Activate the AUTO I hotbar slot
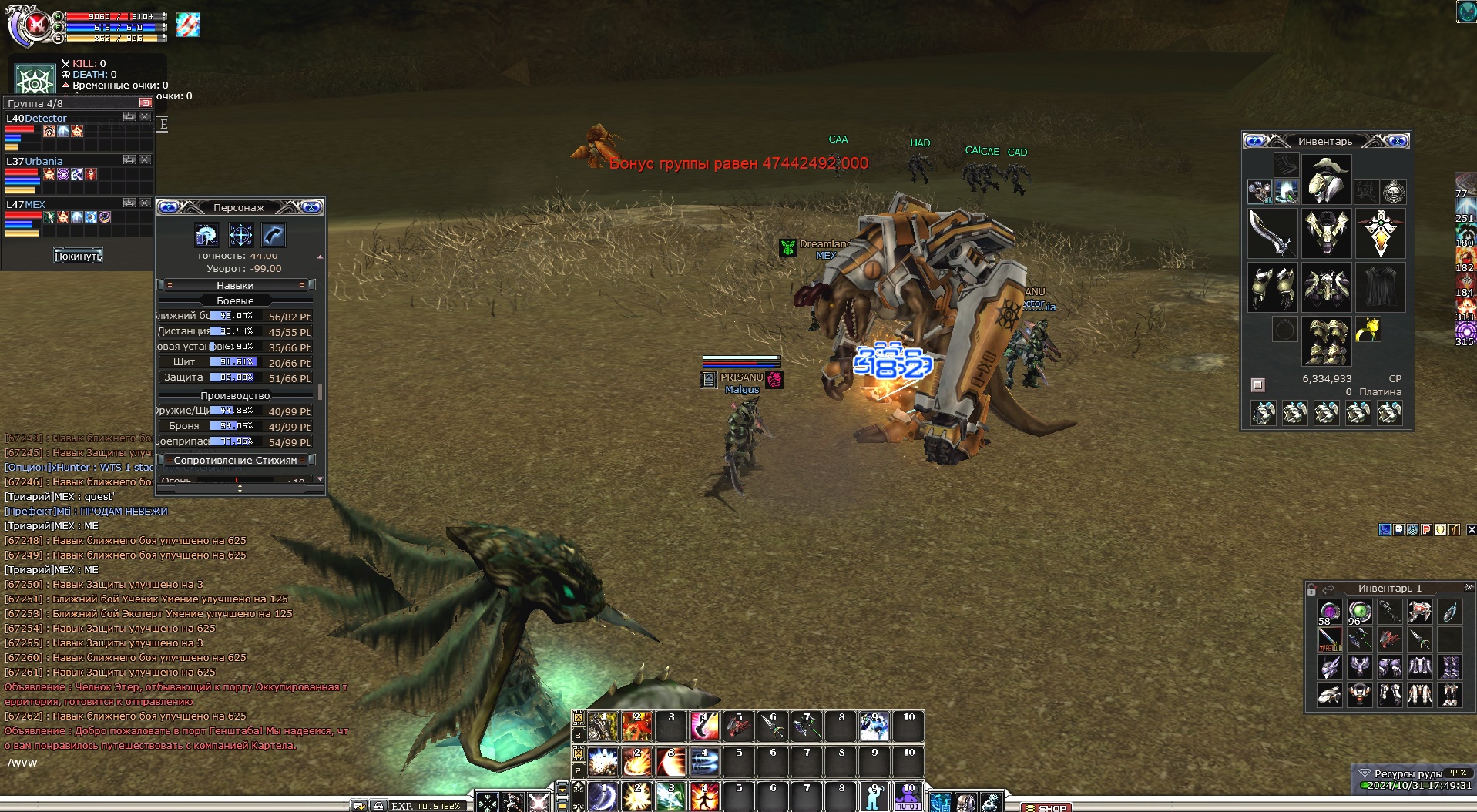The image size is (1477, 812). (908, 797)
